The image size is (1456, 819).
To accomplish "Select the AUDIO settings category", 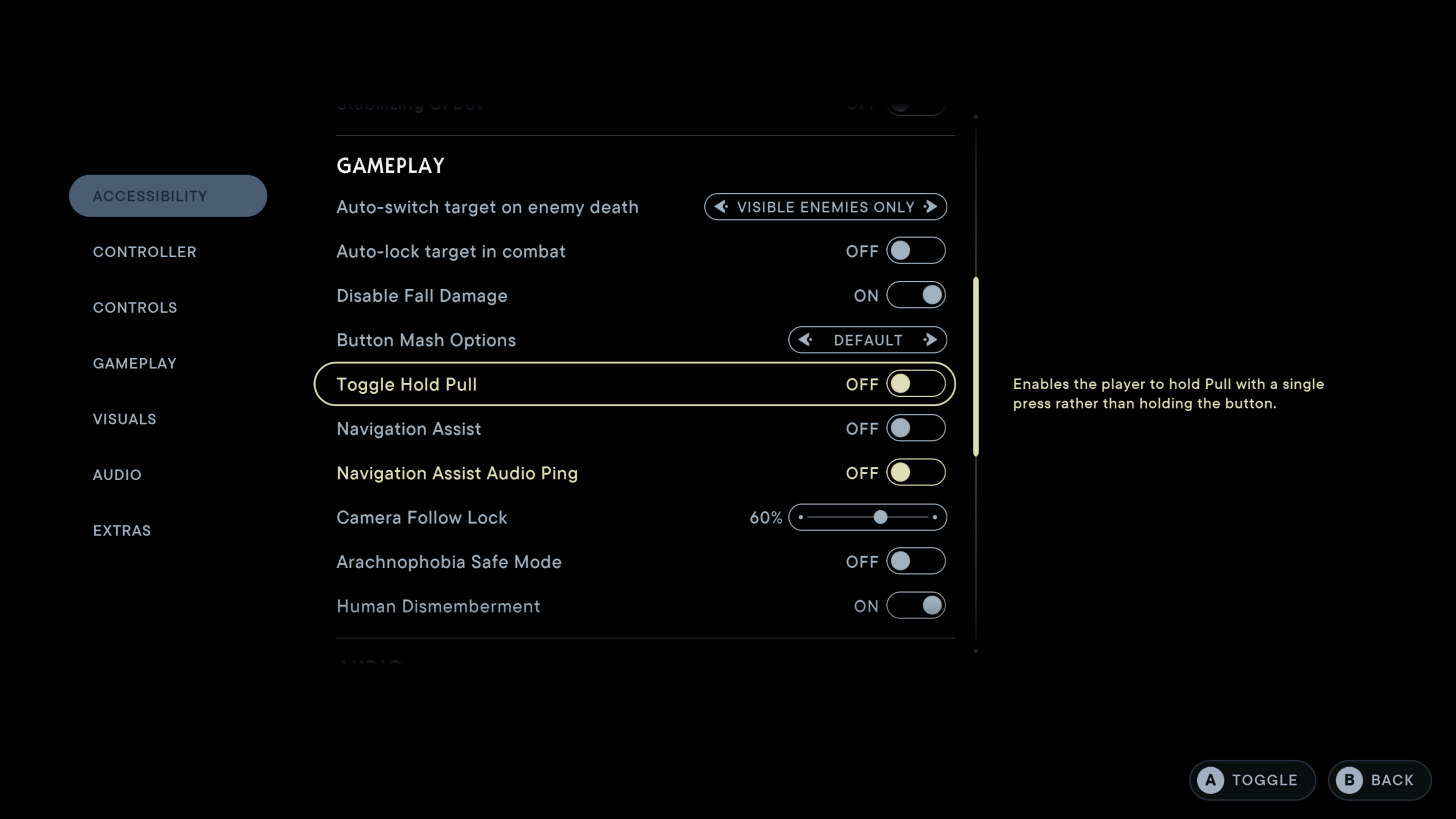I will pos(117,475).
